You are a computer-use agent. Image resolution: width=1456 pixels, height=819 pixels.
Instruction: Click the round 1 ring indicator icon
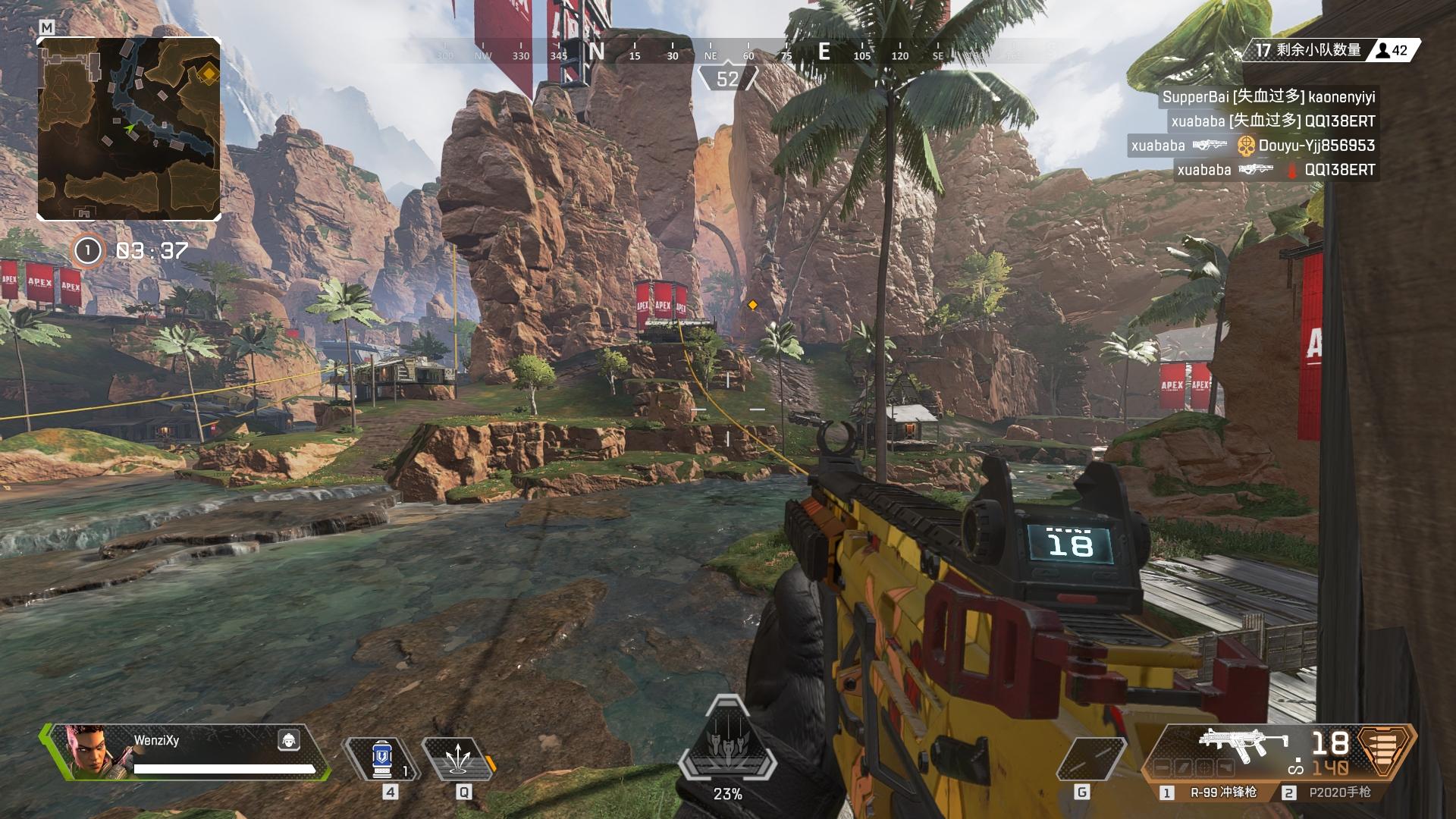pyautogui.click(x=88, y=250)
